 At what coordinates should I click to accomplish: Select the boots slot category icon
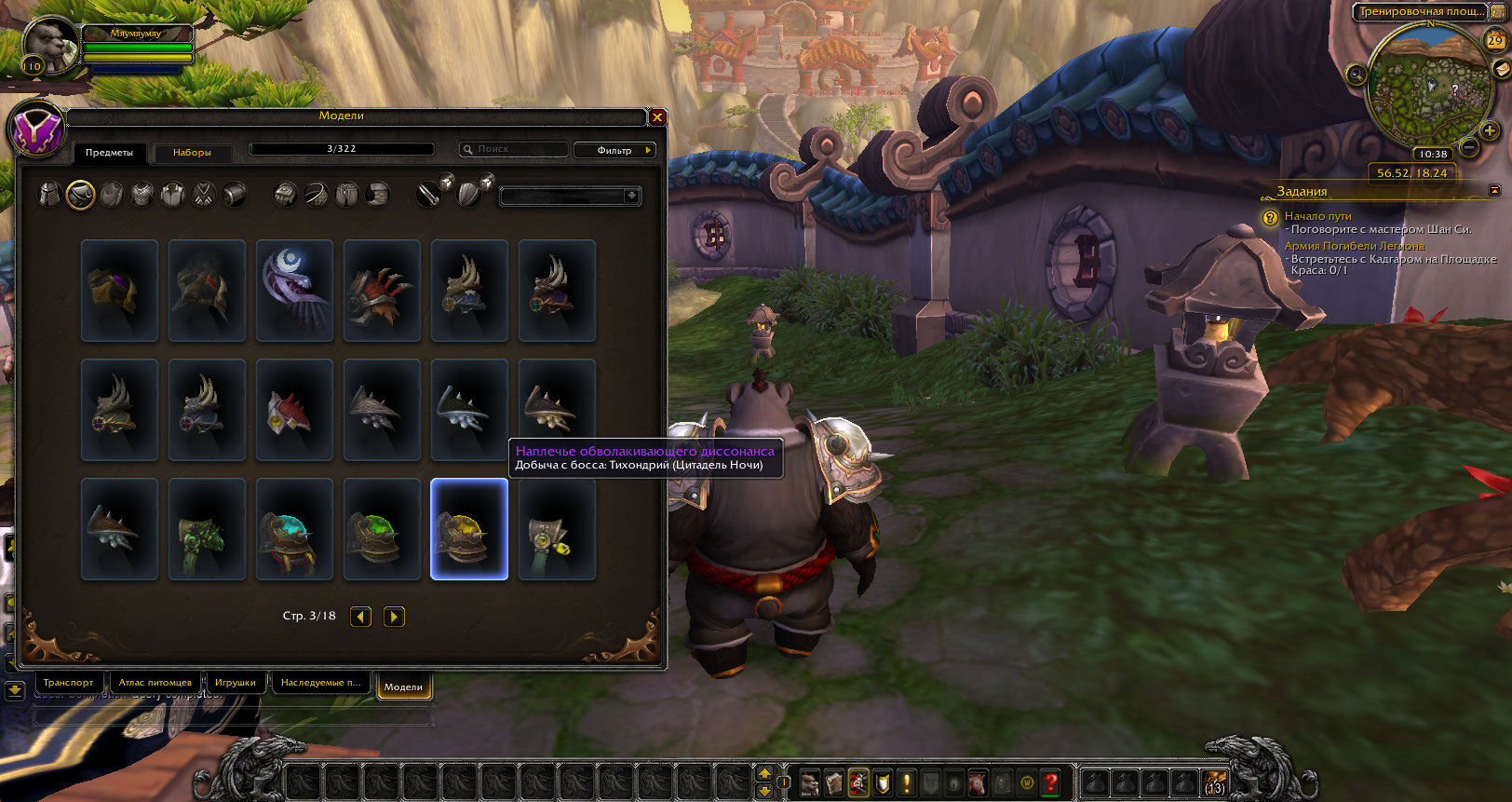pyautogui.click(x=377, y=195)
